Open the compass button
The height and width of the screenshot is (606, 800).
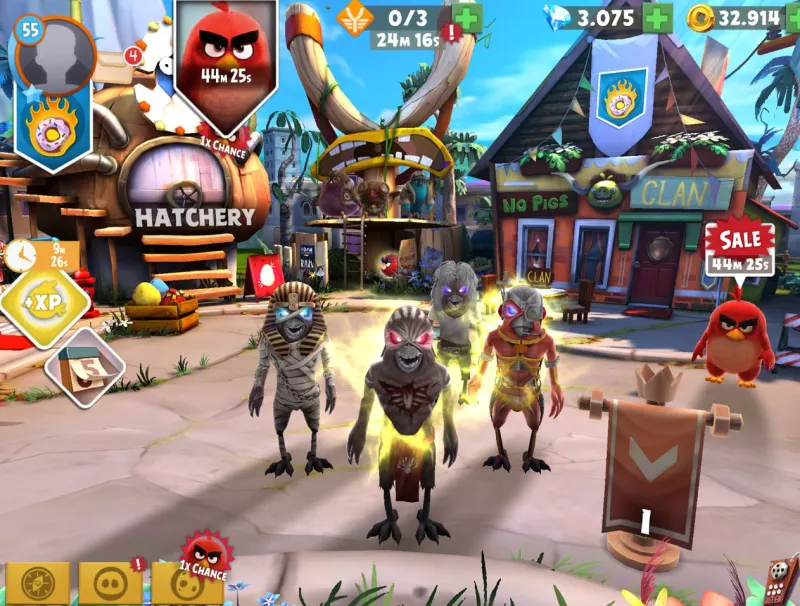pos(39,583)
